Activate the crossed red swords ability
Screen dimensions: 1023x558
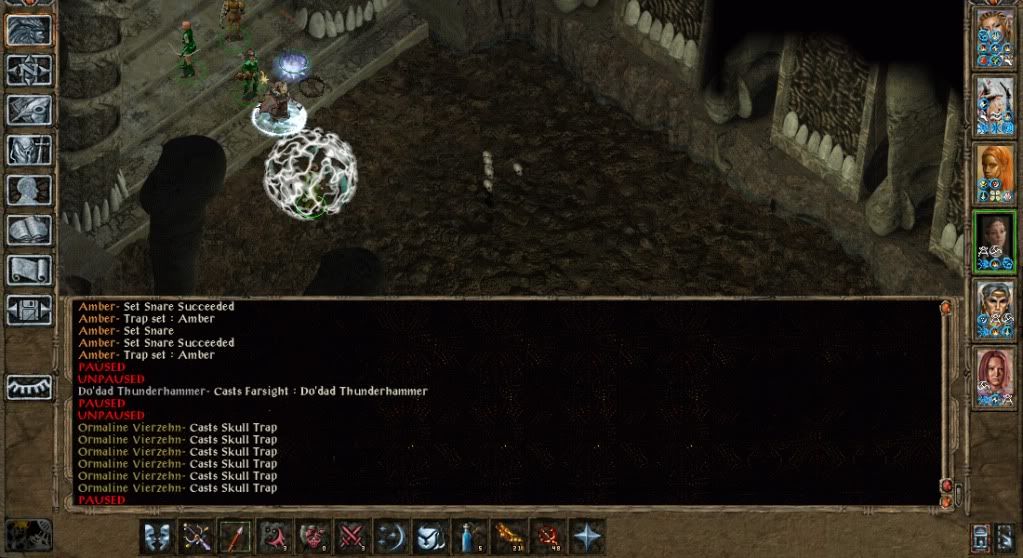point(351,537)
